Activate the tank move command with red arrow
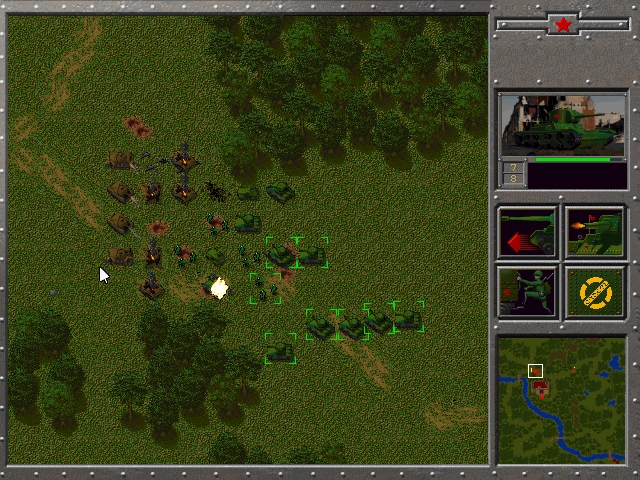640x480 pixels. click(x=528, y=233)
